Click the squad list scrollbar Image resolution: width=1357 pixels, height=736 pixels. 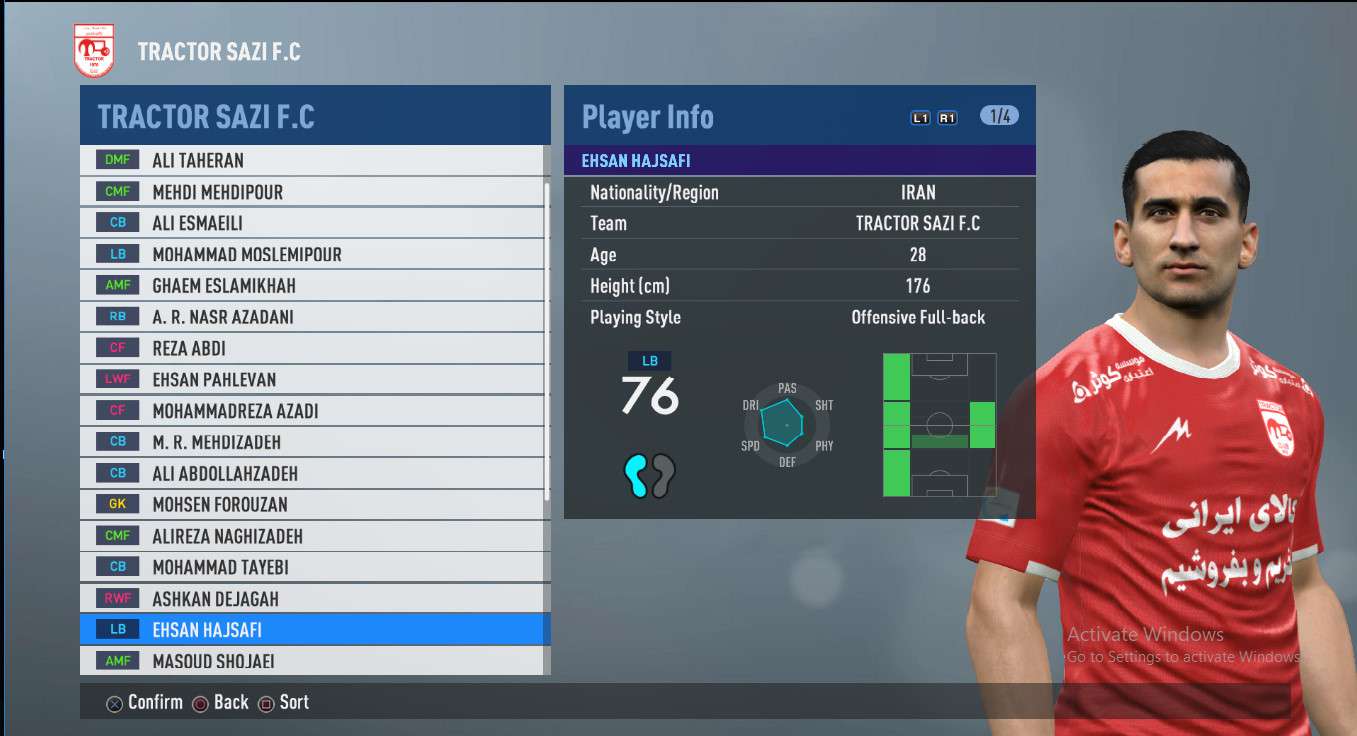(546, 340)
